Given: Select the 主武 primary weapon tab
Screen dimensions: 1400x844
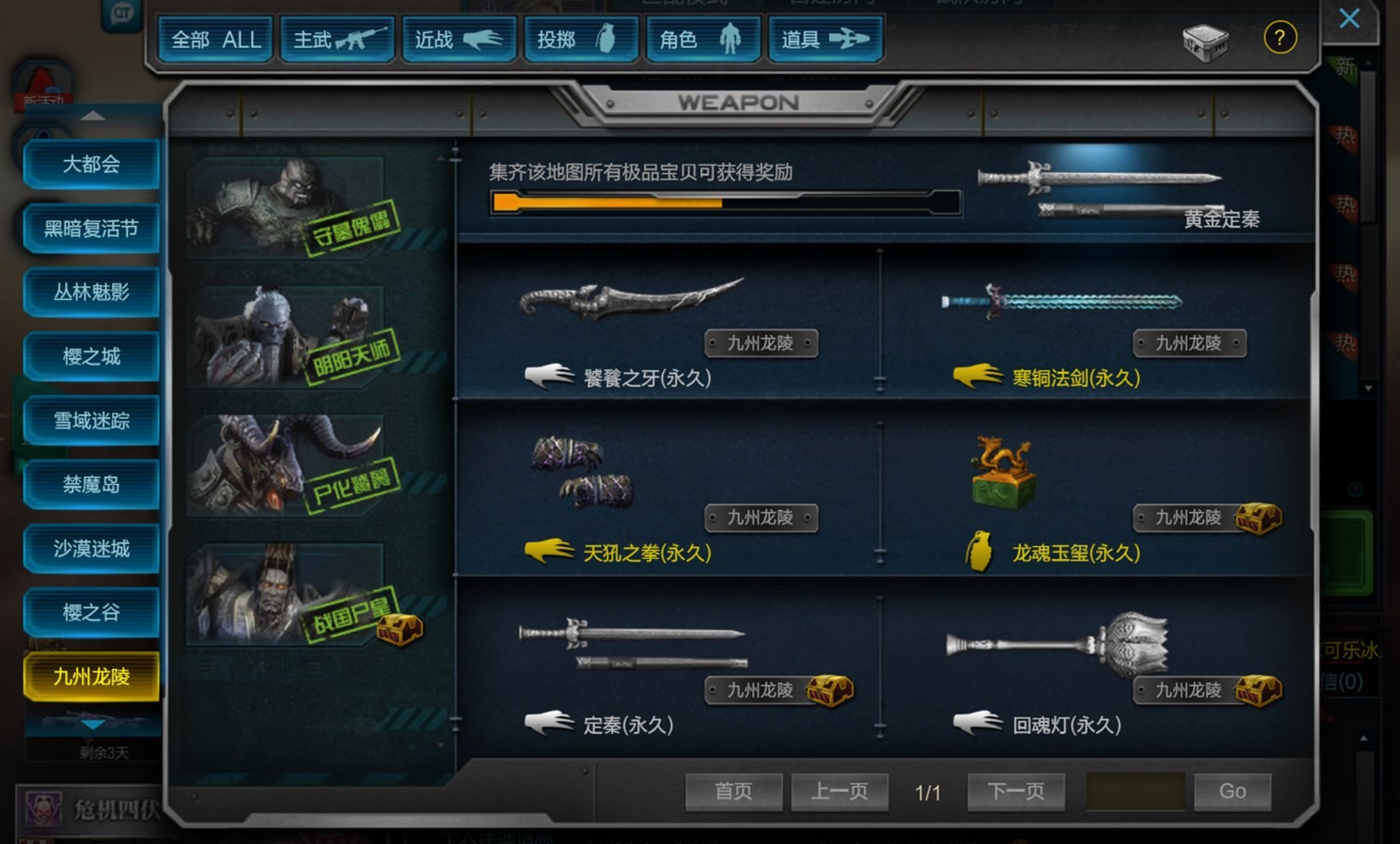Looking at the screenshot, I should 337,40.
